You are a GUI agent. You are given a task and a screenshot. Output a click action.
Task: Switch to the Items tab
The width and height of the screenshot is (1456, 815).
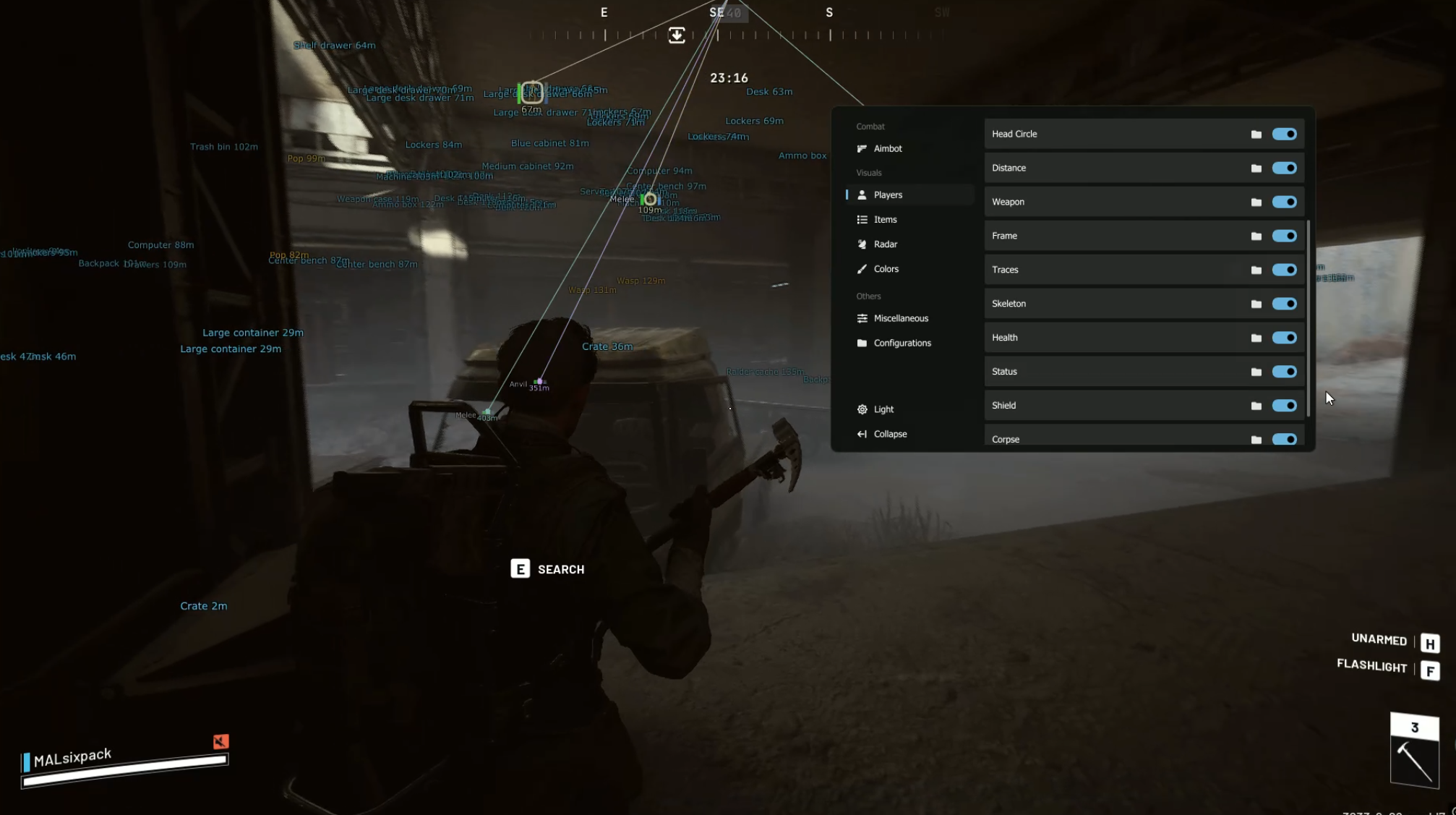(x=885, y=219)
